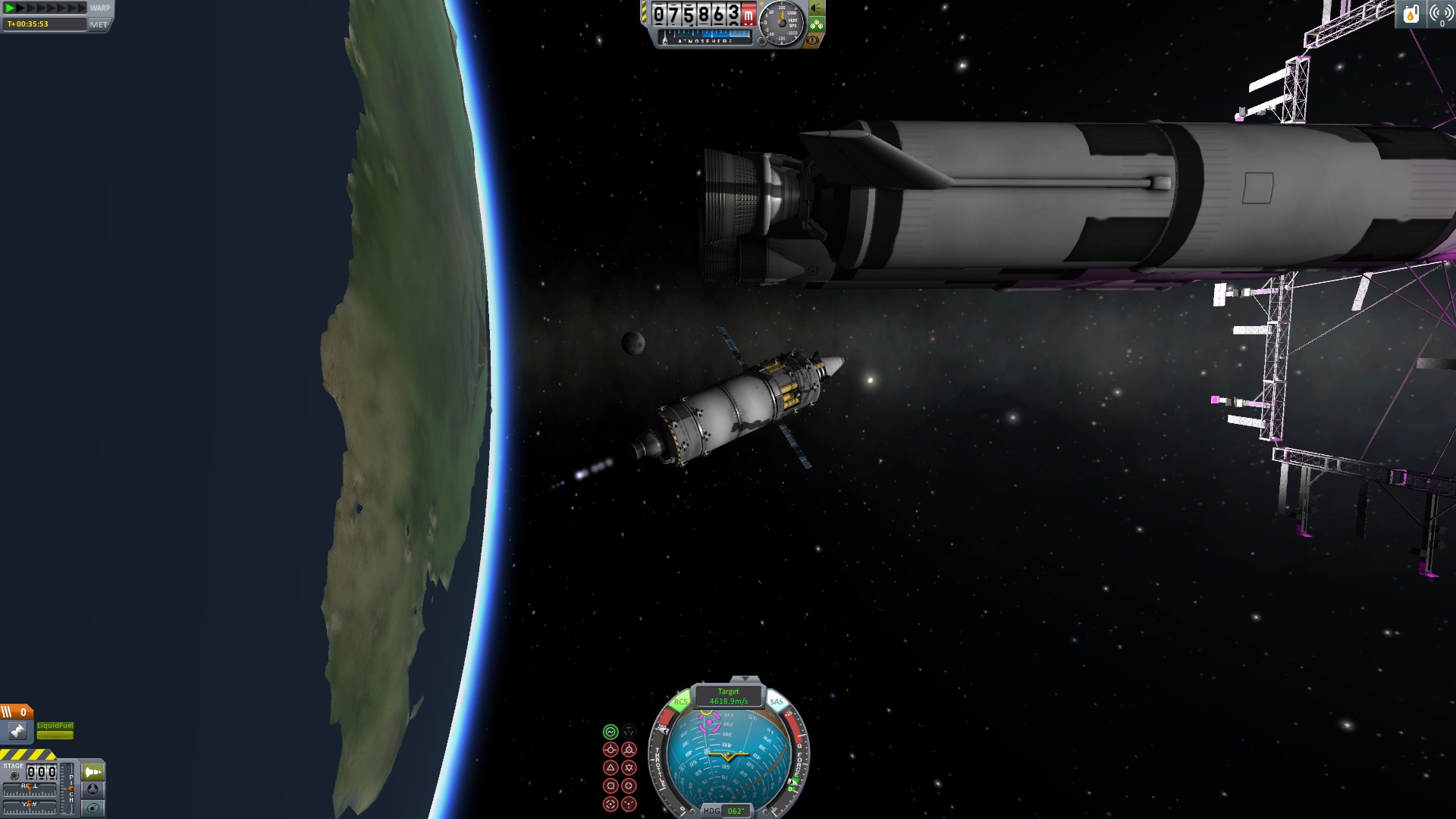The image size is (1456, 819).
Task: Select stability assist SAS mode
Action: click(x=610, y=732)
